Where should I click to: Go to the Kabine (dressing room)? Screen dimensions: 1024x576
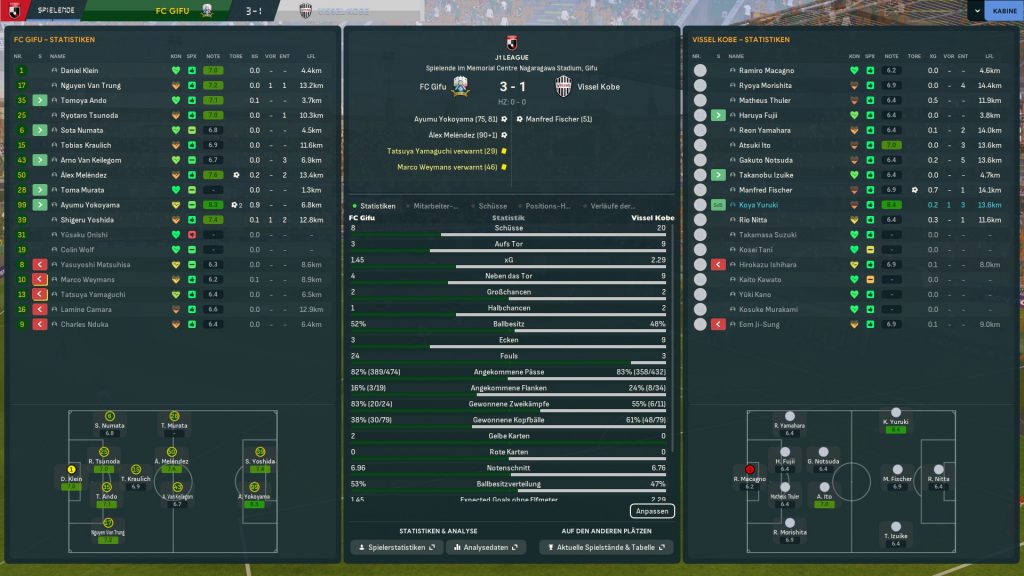coord(1001,11)
